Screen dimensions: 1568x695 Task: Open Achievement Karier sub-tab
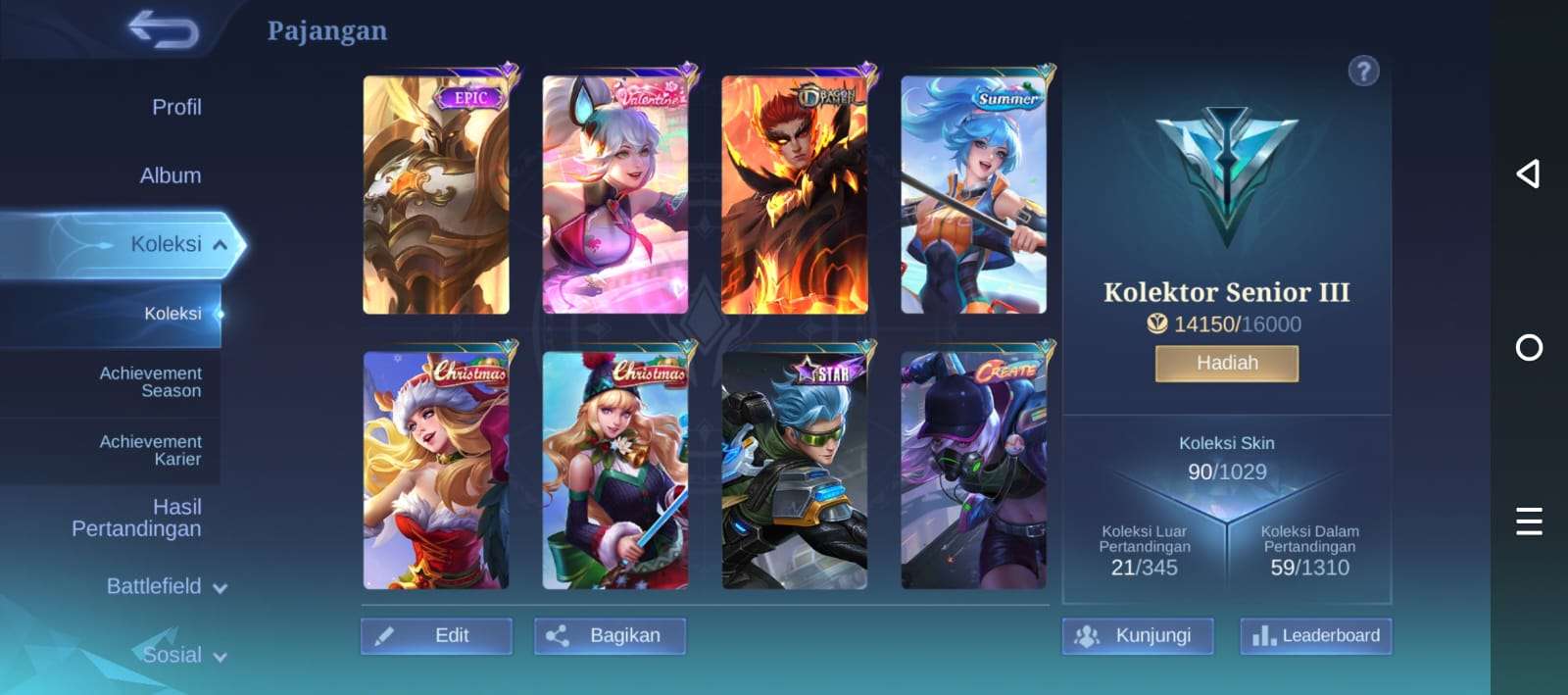(150, 450)
